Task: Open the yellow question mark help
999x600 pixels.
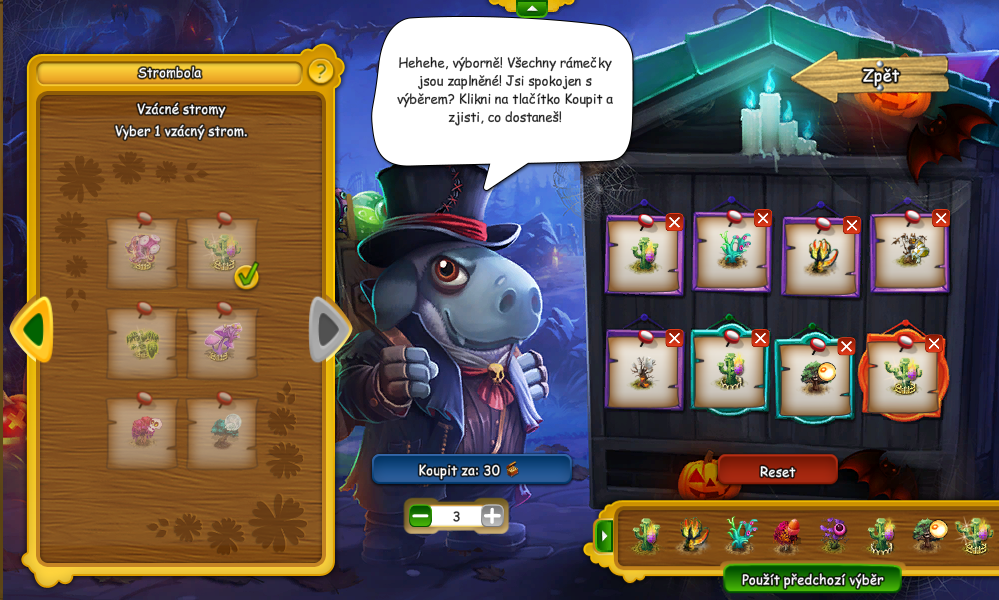Action: 320,71
